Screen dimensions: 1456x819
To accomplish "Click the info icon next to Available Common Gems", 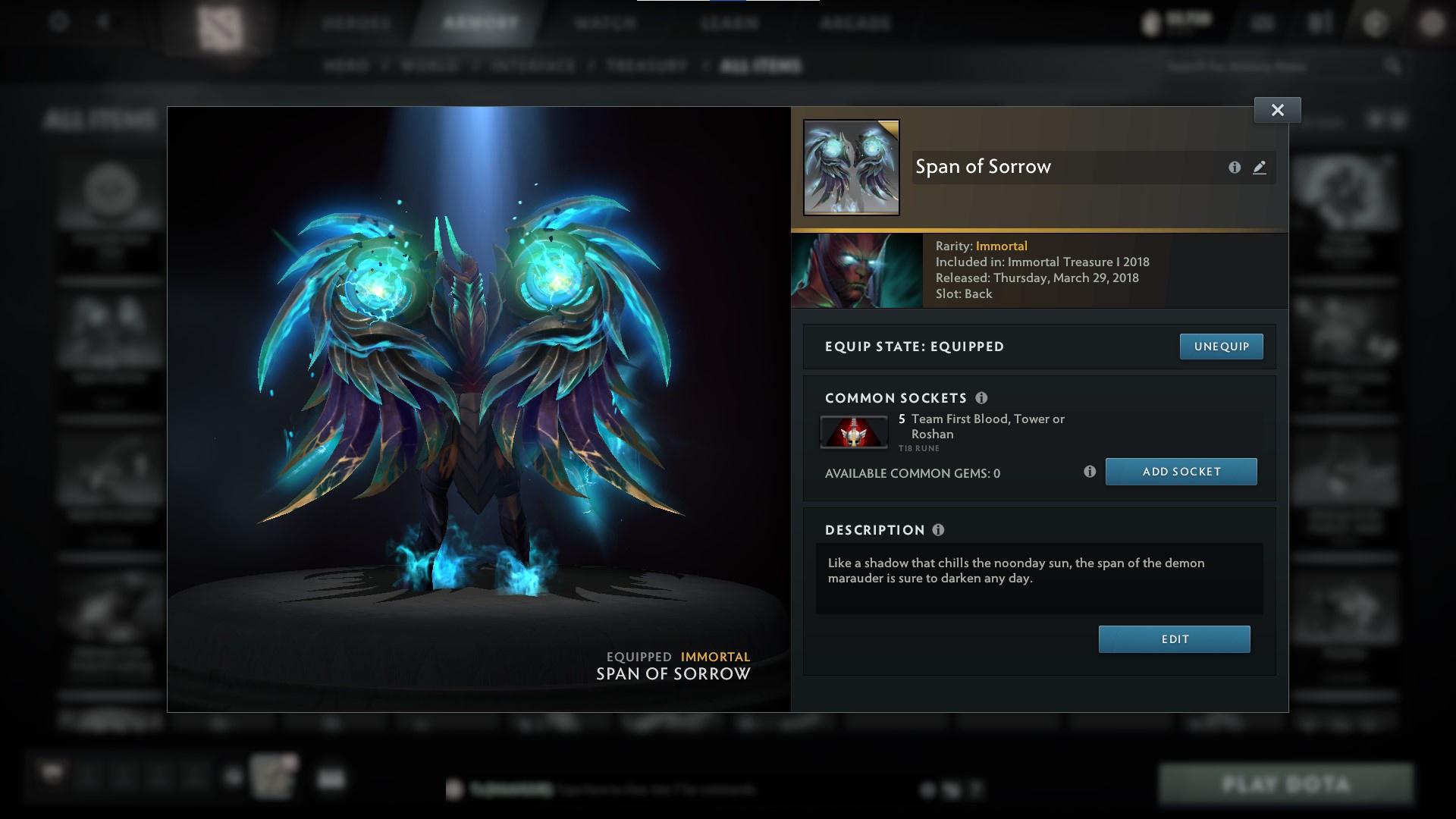I will [x=1090, y=471].
